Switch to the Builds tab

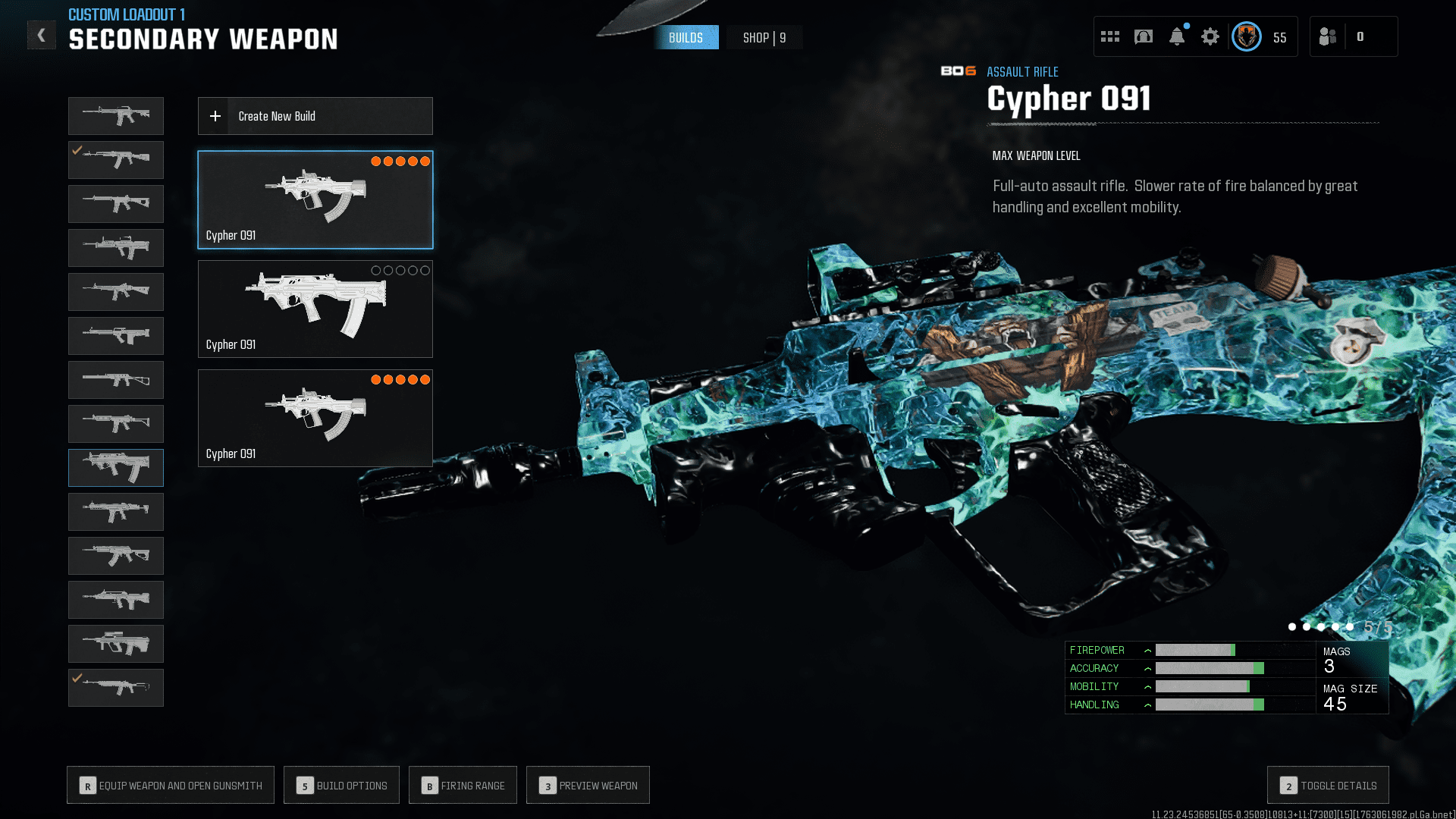[686, 37]
